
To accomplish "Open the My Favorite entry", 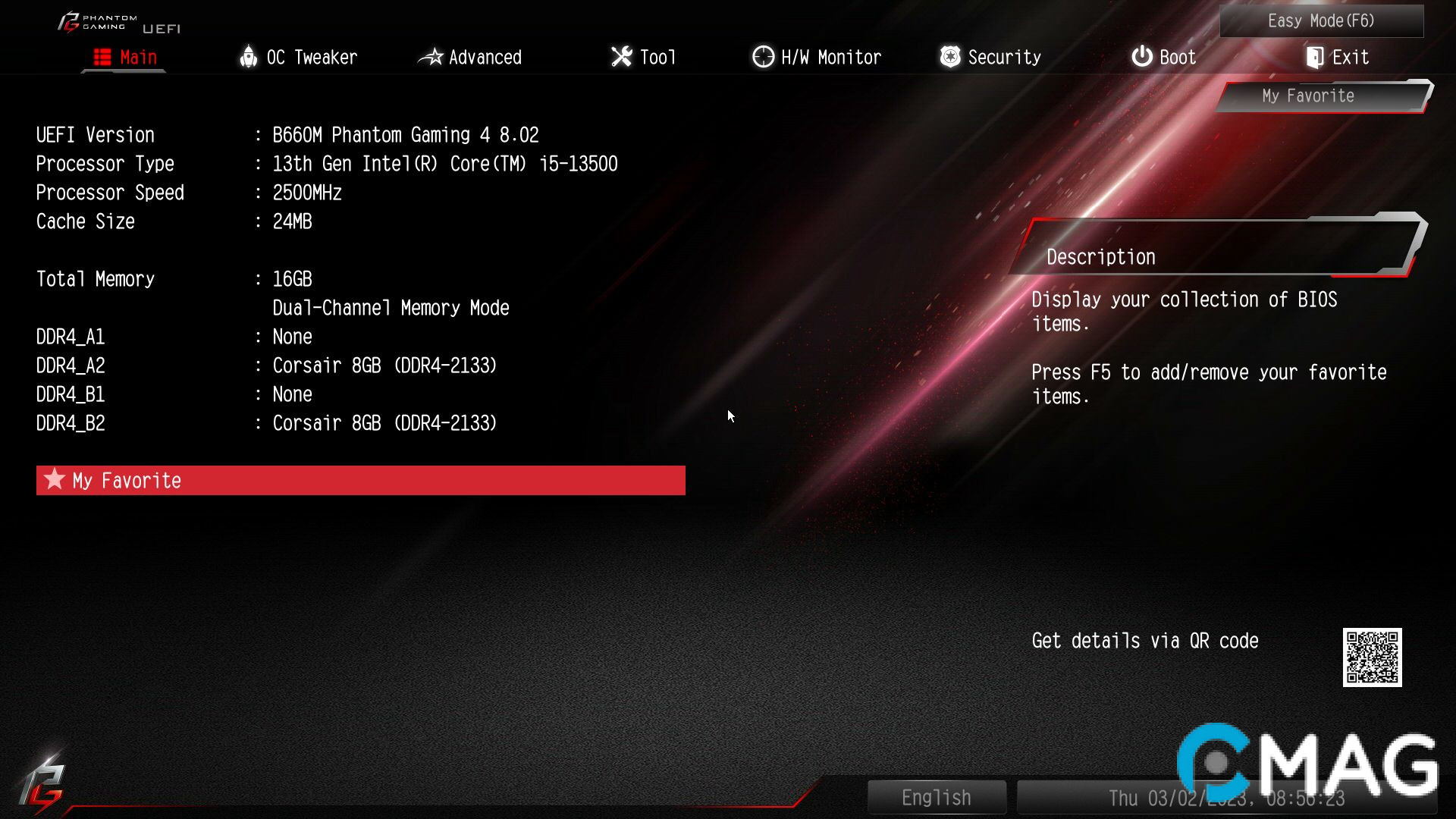I will tap(126, 479).
